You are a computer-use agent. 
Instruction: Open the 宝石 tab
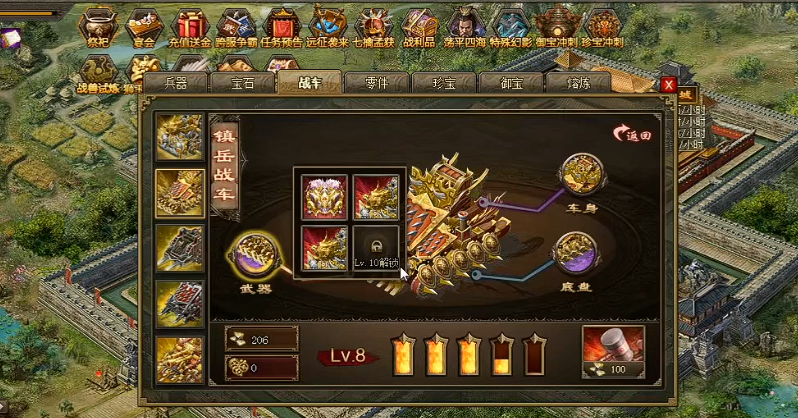241,84
